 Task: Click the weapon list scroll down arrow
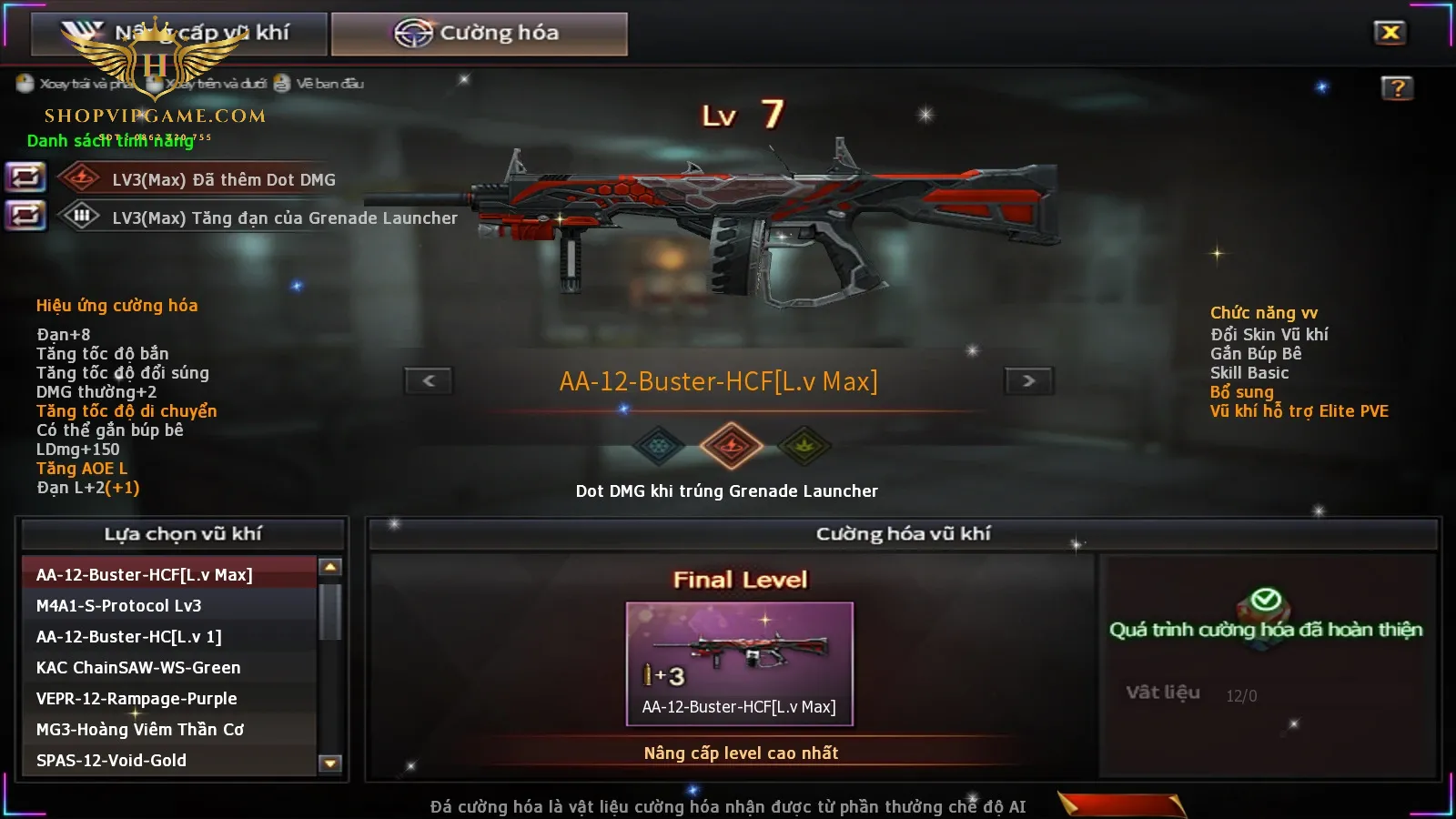click(330, 763)
